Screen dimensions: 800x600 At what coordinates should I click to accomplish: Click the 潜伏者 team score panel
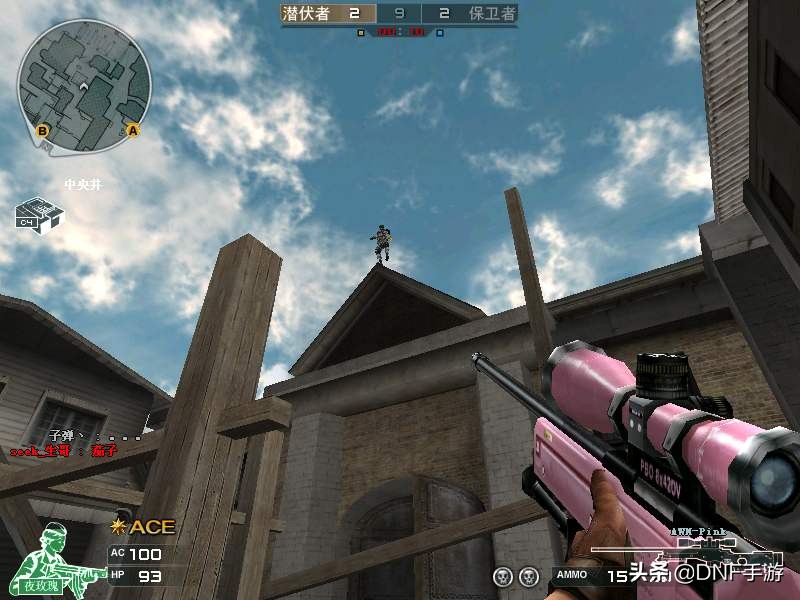328,14
